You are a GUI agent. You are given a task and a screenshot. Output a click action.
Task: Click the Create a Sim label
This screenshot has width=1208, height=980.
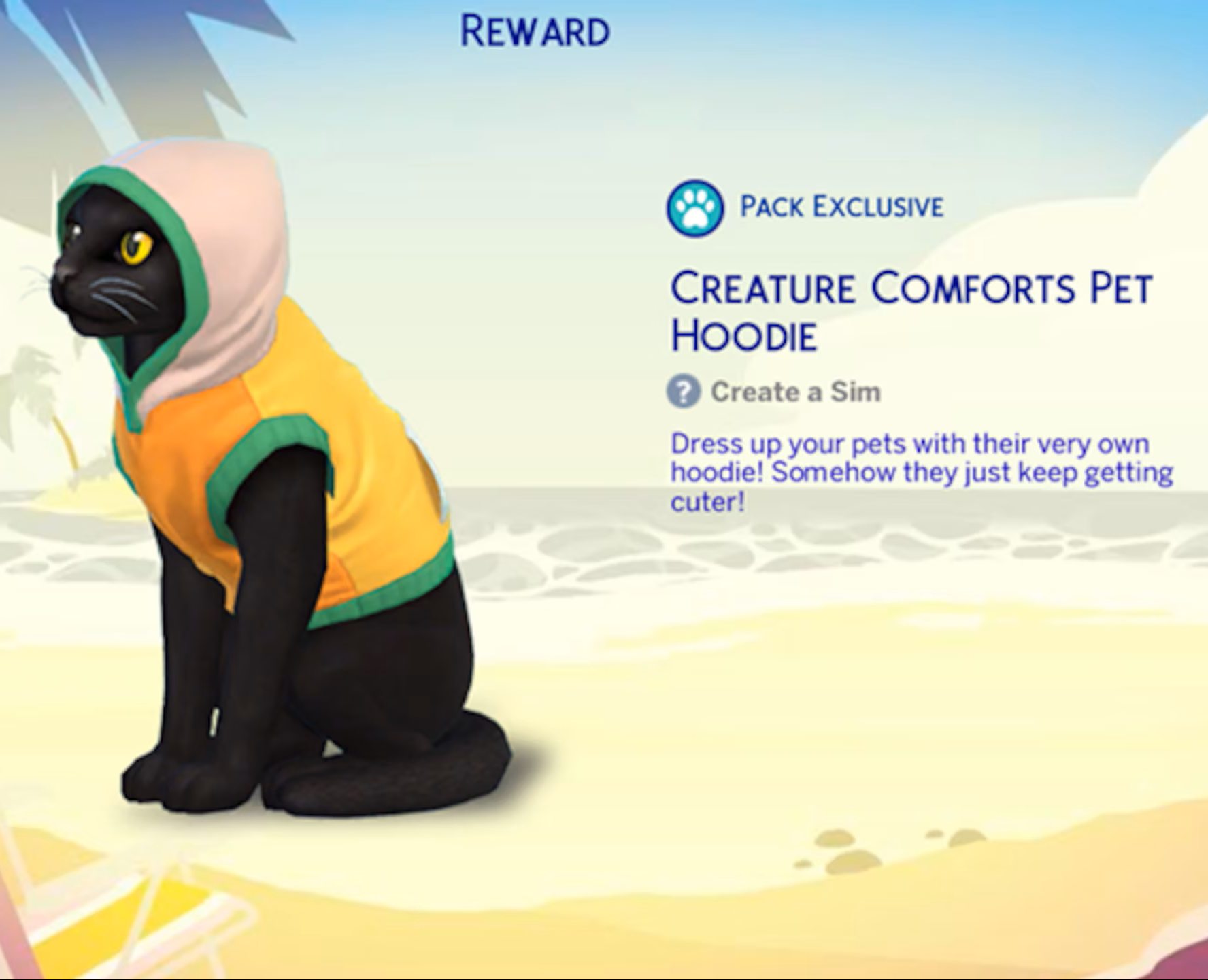click(794, 390)
